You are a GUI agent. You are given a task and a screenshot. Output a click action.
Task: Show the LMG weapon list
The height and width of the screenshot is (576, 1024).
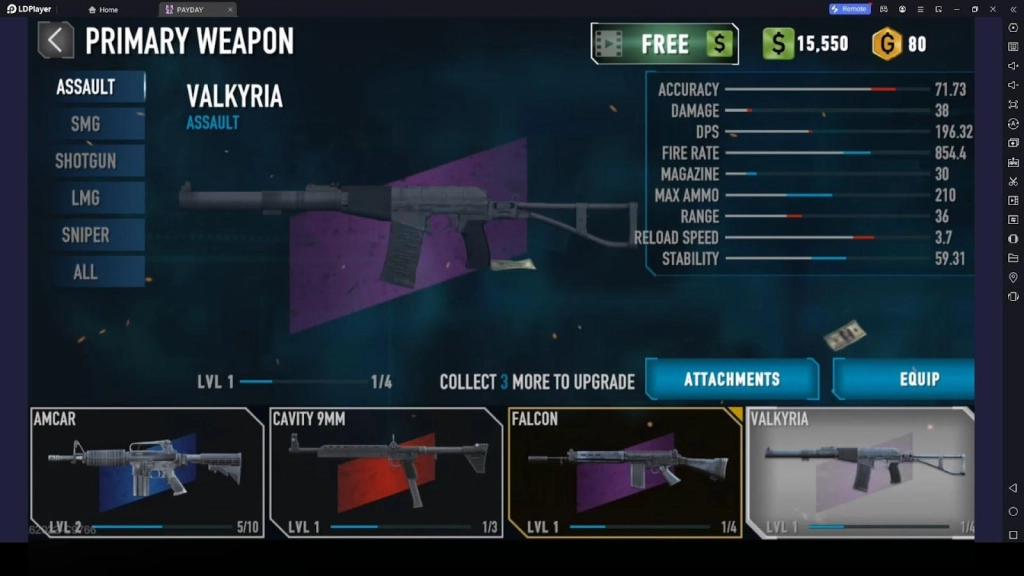coord(86,198)
